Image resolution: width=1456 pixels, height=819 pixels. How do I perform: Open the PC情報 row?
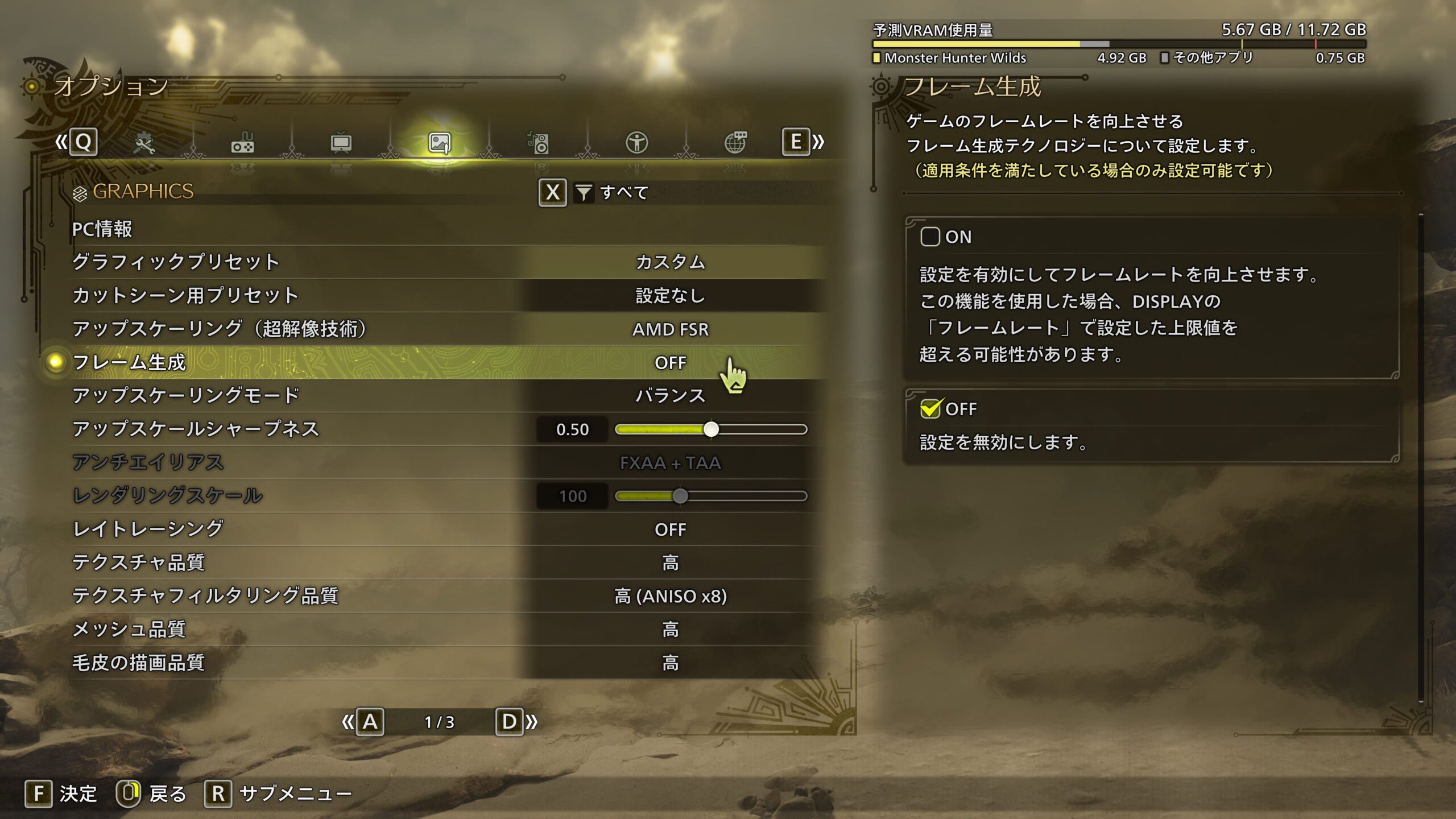pyautogui.click(x=102, y=229)
